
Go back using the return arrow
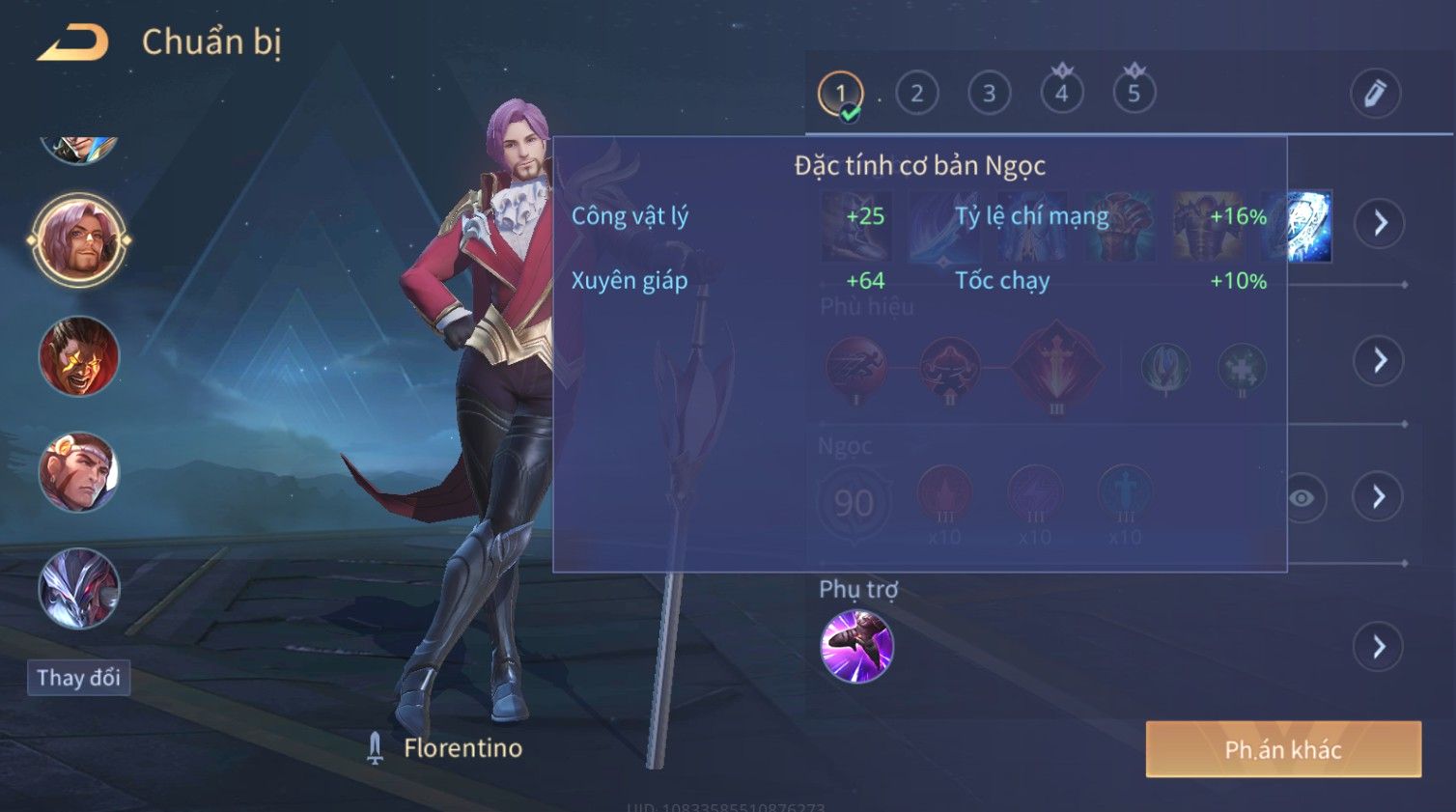coord(72,43)
